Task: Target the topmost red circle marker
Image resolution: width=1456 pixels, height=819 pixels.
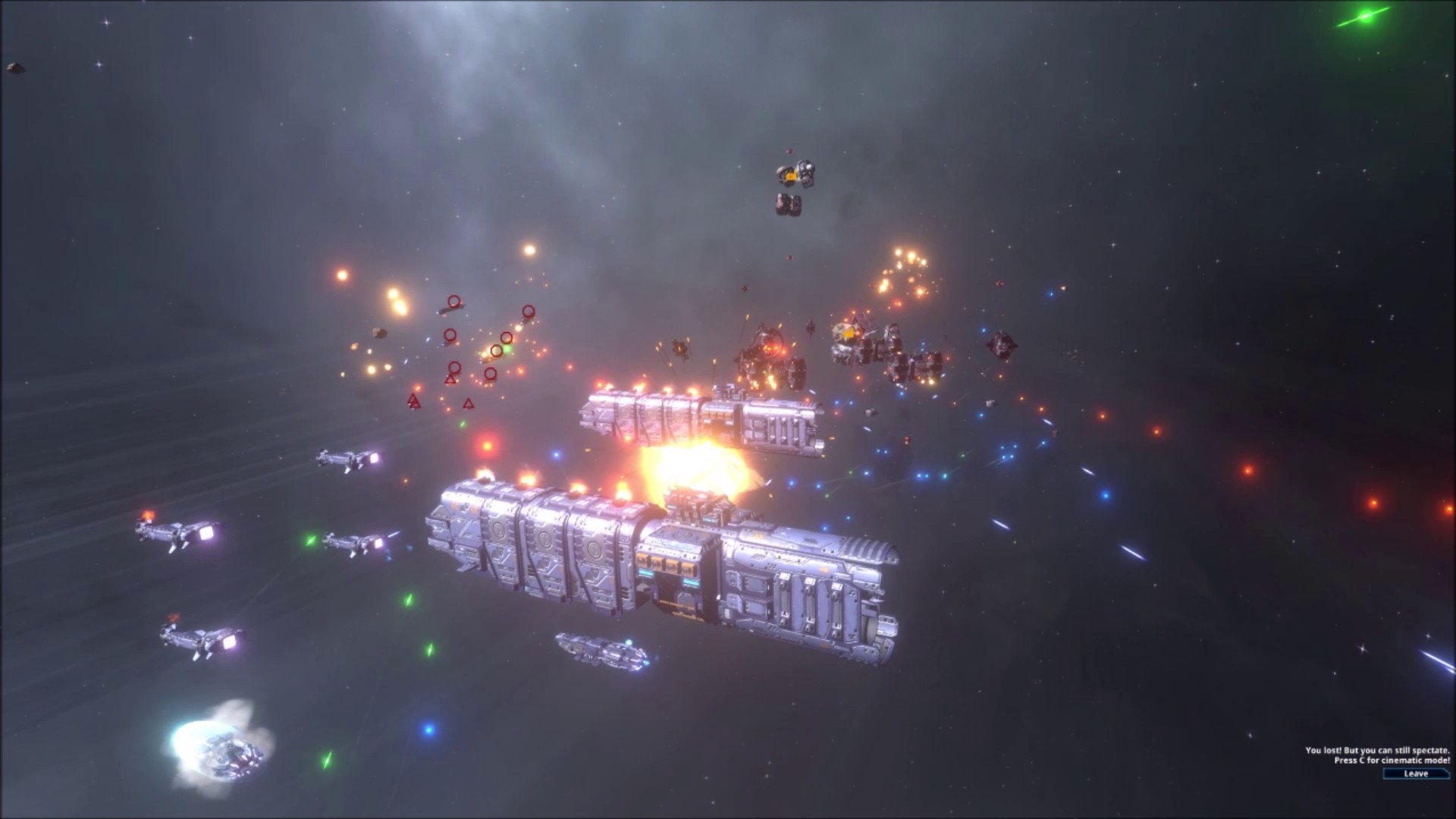Action: 454,301
